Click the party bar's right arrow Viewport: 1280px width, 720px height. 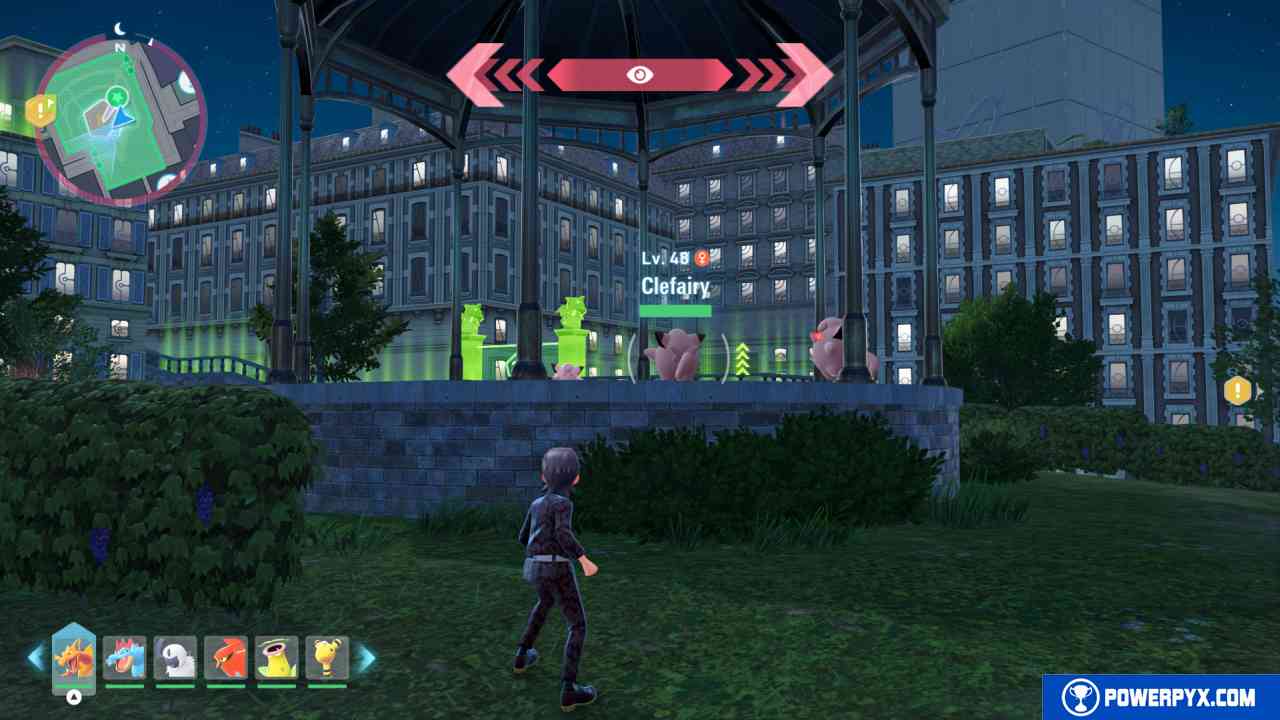coord(366,657)
